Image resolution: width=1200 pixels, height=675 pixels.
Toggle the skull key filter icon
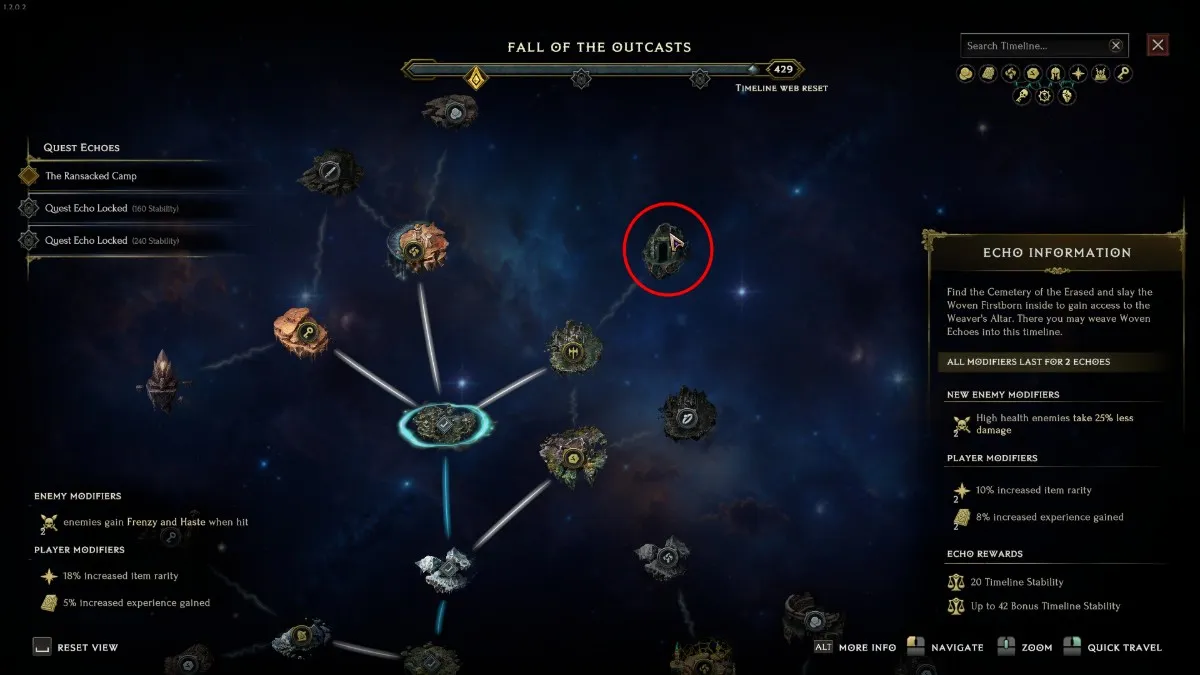point(1021,96)
